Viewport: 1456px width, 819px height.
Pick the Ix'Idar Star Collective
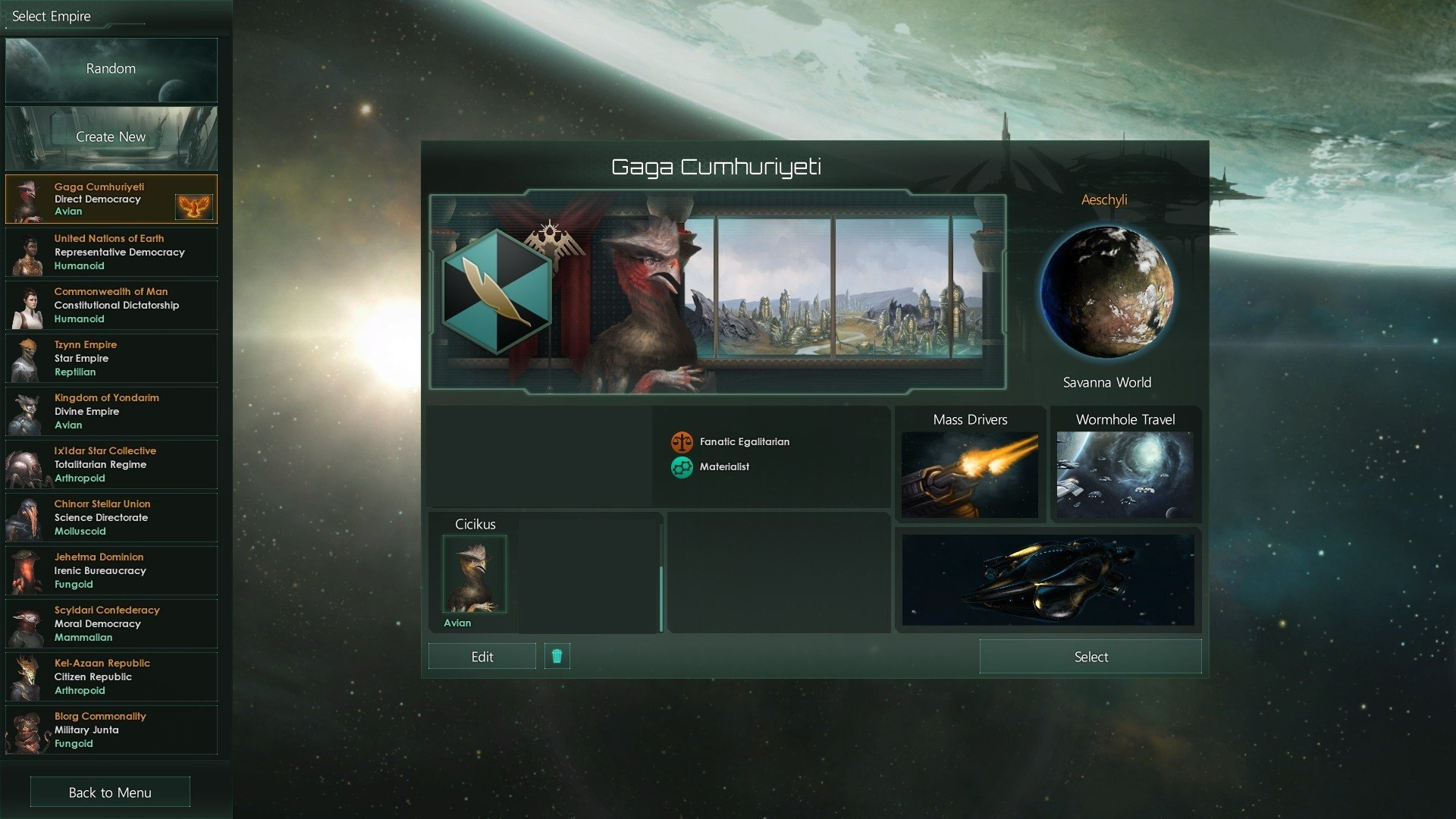(x=111, y=465)
